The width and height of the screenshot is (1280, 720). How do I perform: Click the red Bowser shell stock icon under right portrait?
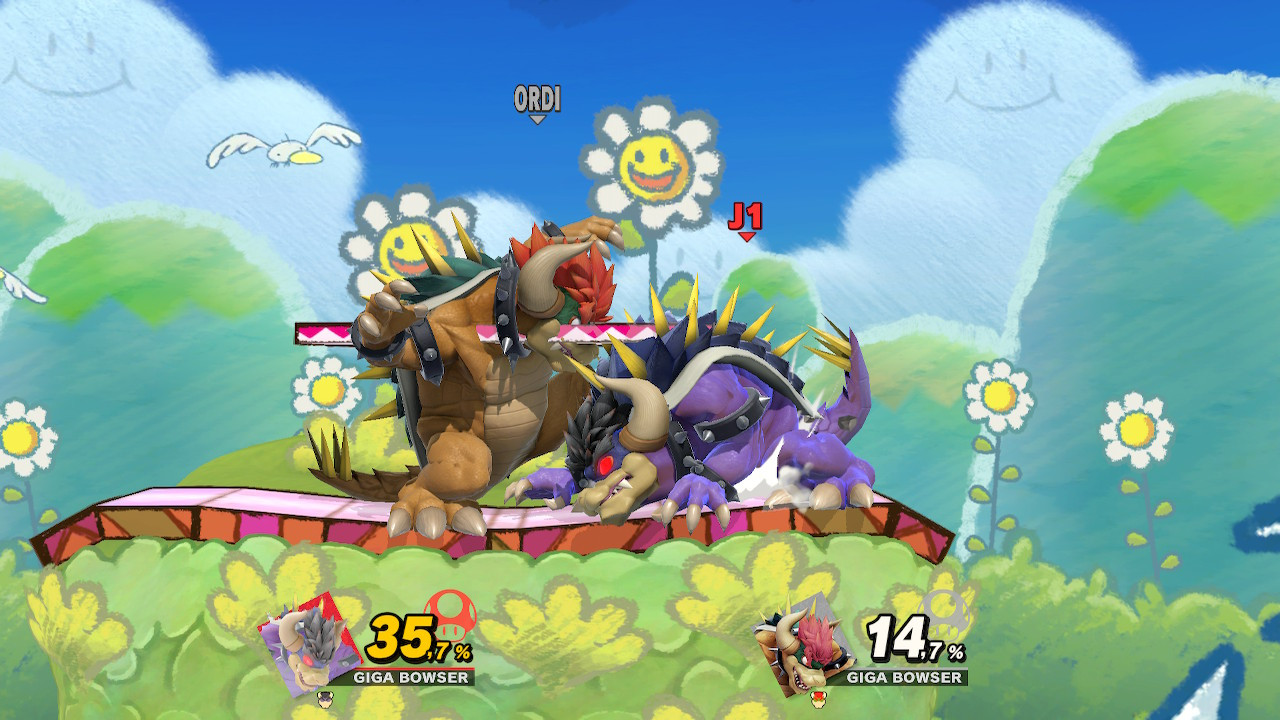point(820,702)
